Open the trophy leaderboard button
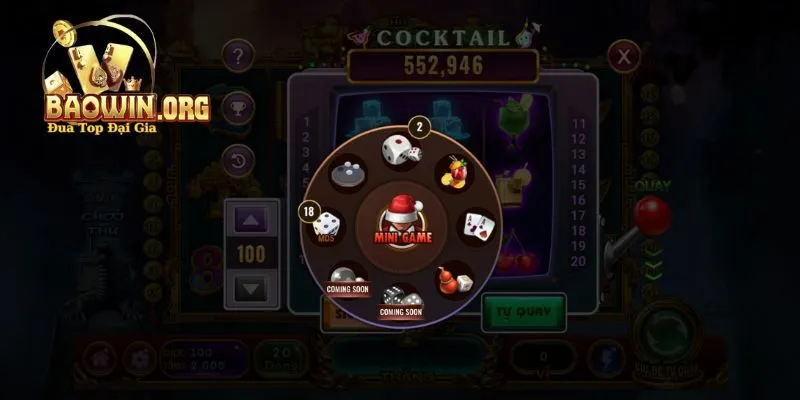The width and height of the screenshot is (800, 400). click(x=237, y=107)
